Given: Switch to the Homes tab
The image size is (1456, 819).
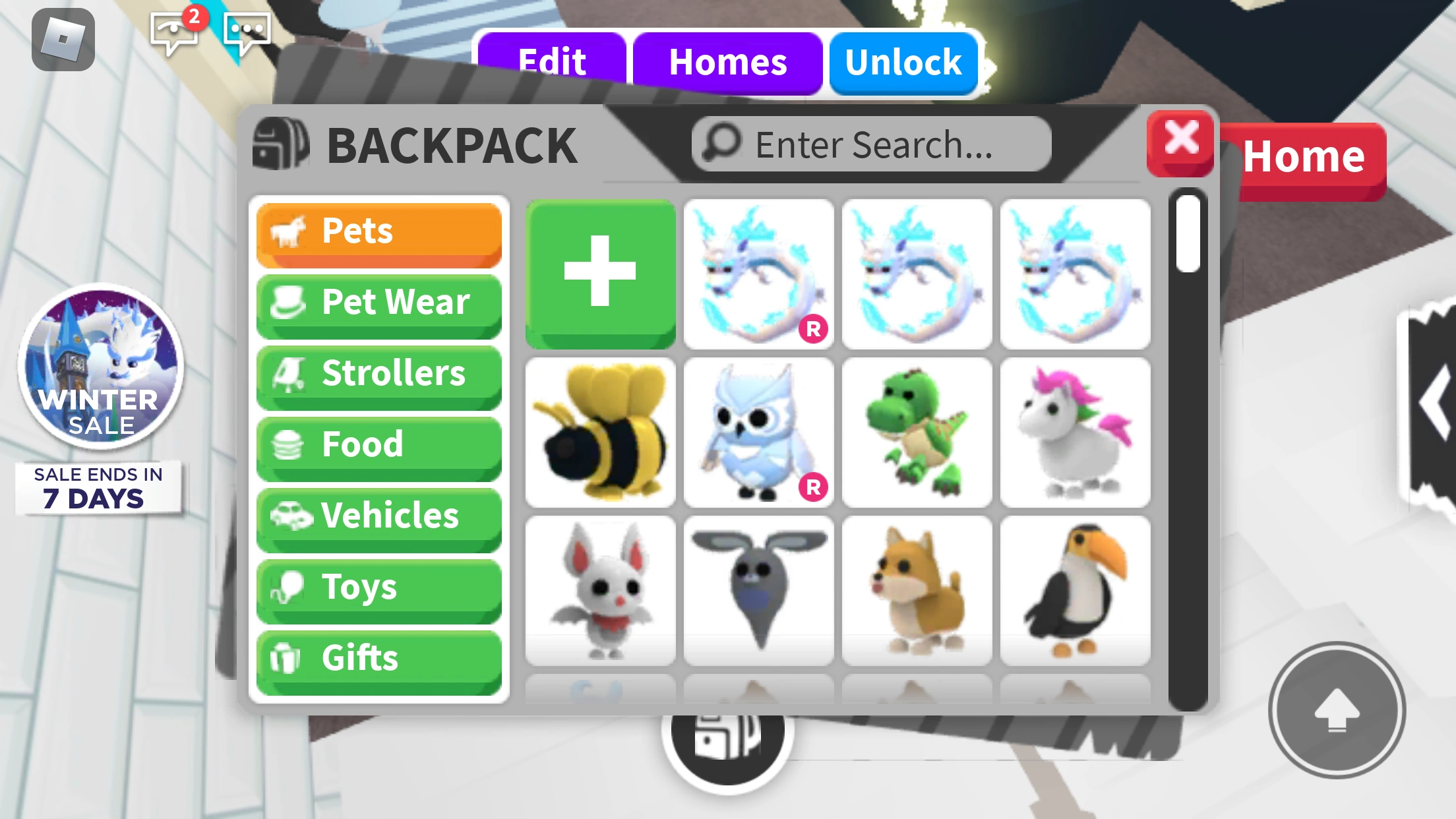Looking at the screenshot, I should [727, 62].
